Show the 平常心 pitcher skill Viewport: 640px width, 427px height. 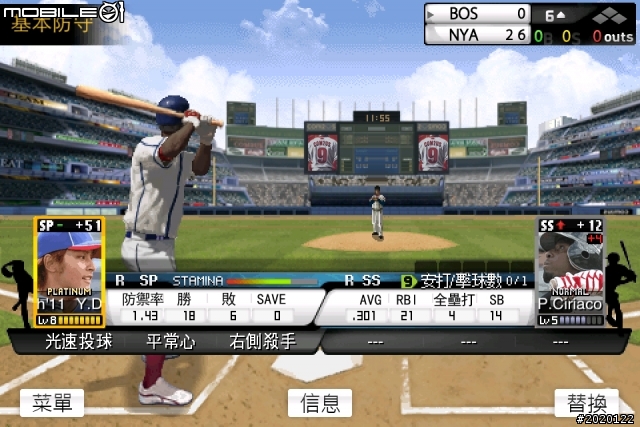pos(169,341)
